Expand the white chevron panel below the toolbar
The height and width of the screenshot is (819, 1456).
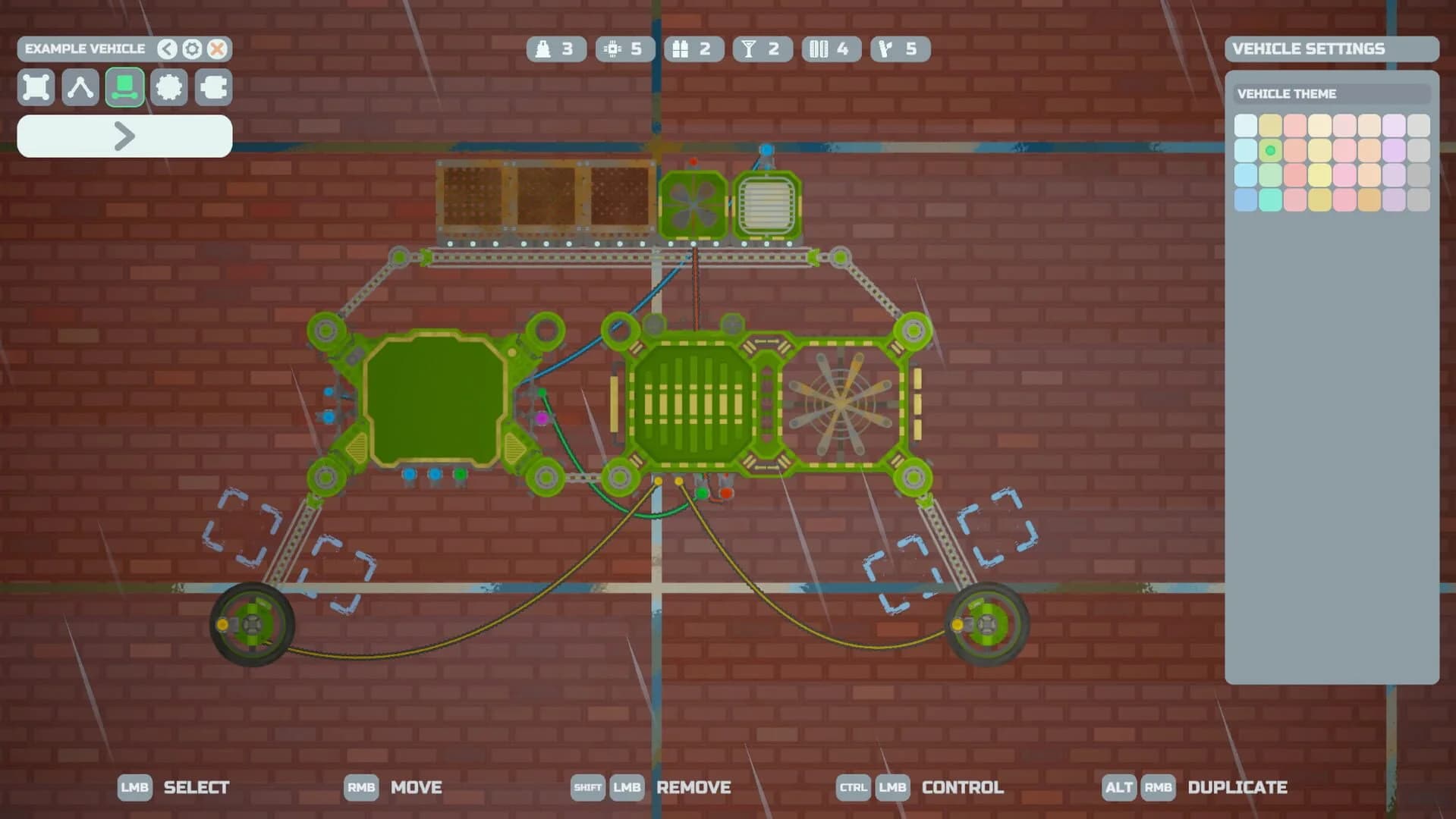coord(124,136)
